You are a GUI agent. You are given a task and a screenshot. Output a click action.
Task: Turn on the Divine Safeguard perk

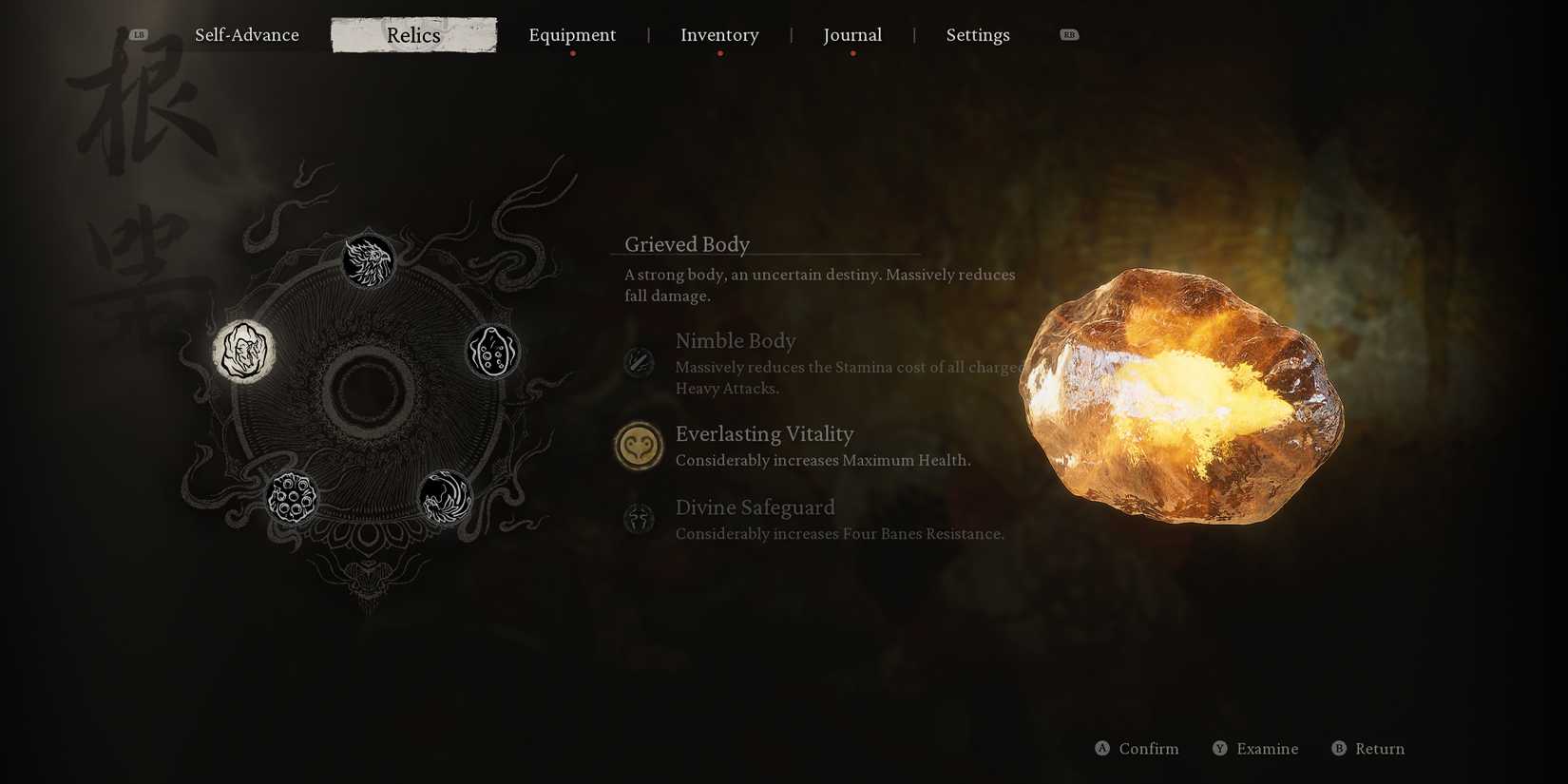coord(755,507)
